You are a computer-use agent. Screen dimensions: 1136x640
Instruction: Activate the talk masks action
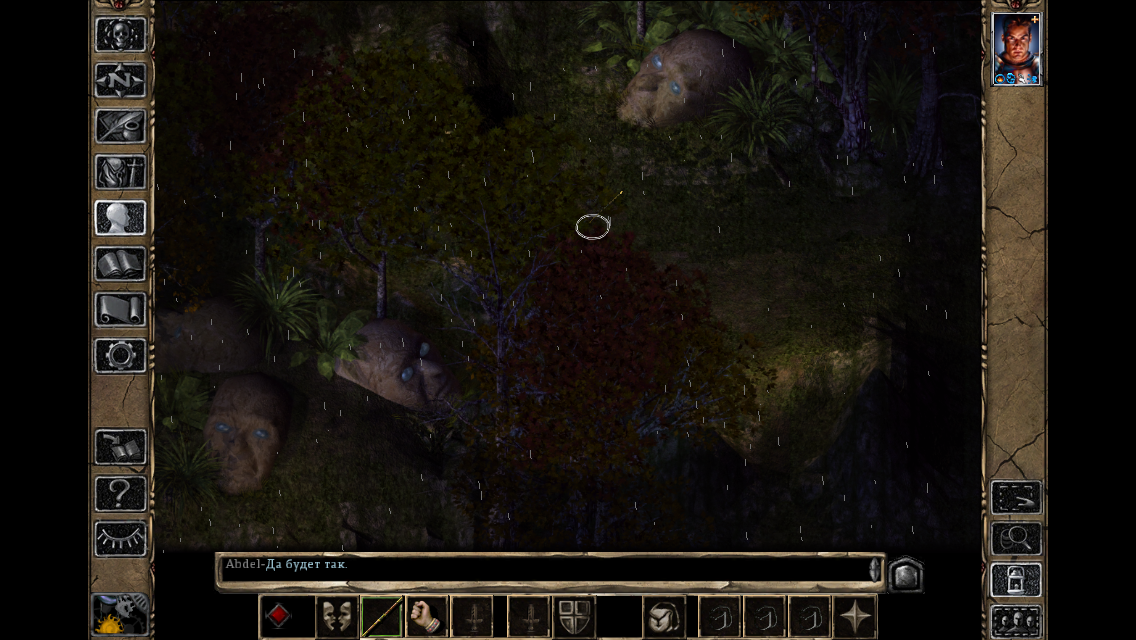pos(337,616)
